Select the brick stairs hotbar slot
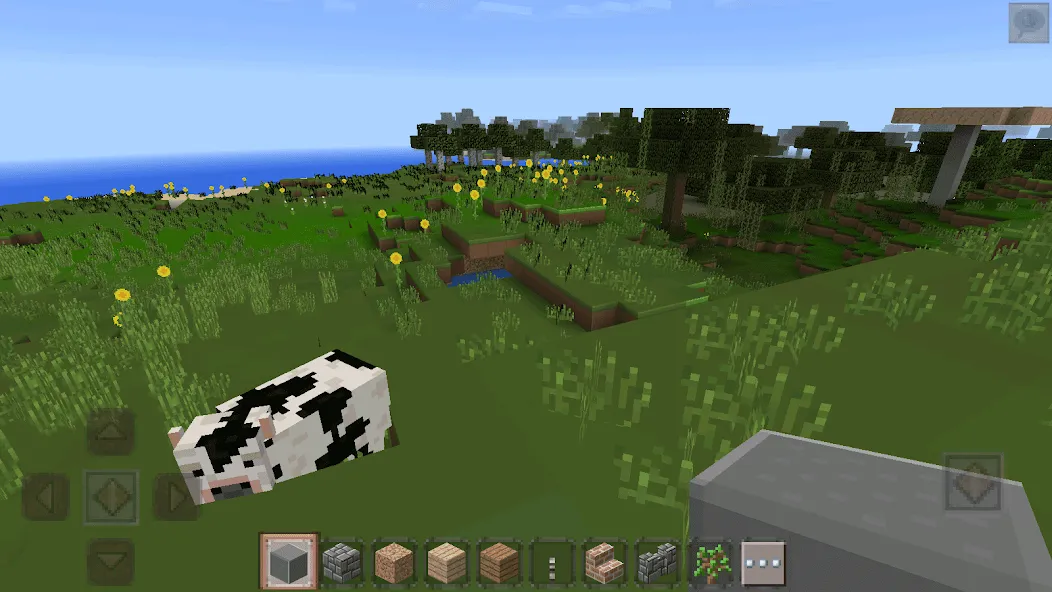This screenshot has width=1052, height=592. click(x=605, y=562)
